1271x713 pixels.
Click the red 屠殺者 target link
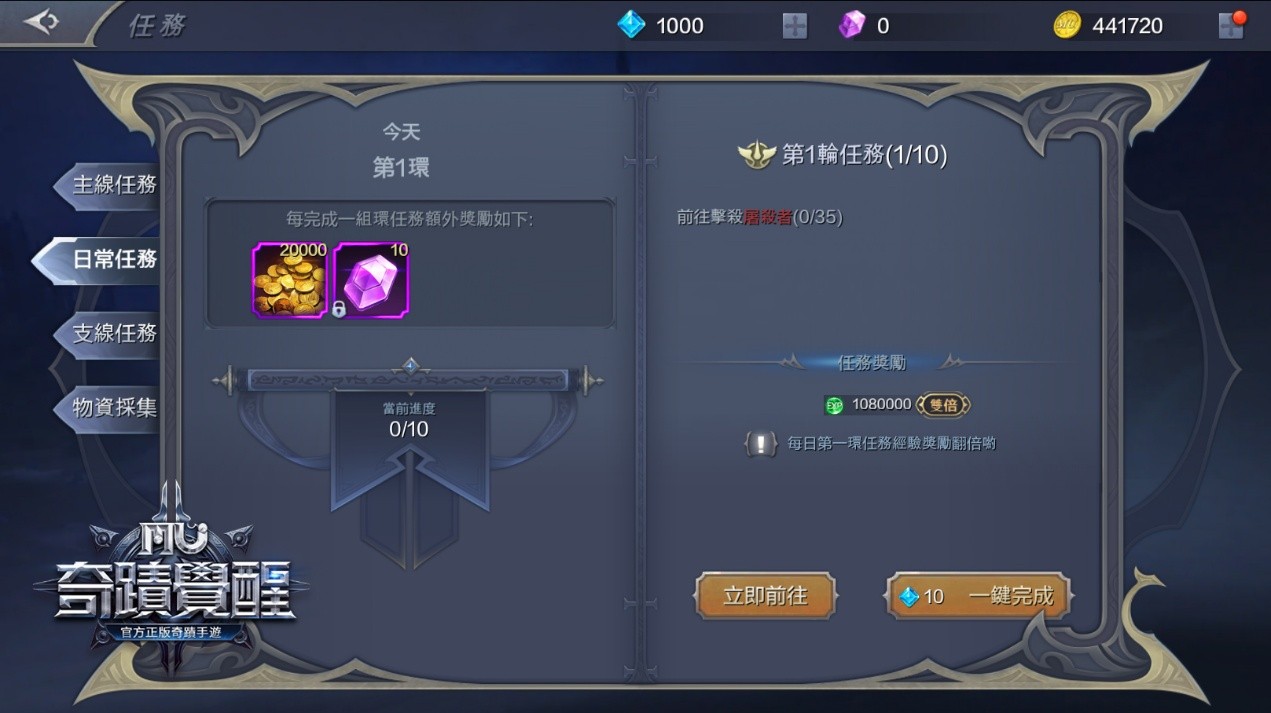pos(767,217)
